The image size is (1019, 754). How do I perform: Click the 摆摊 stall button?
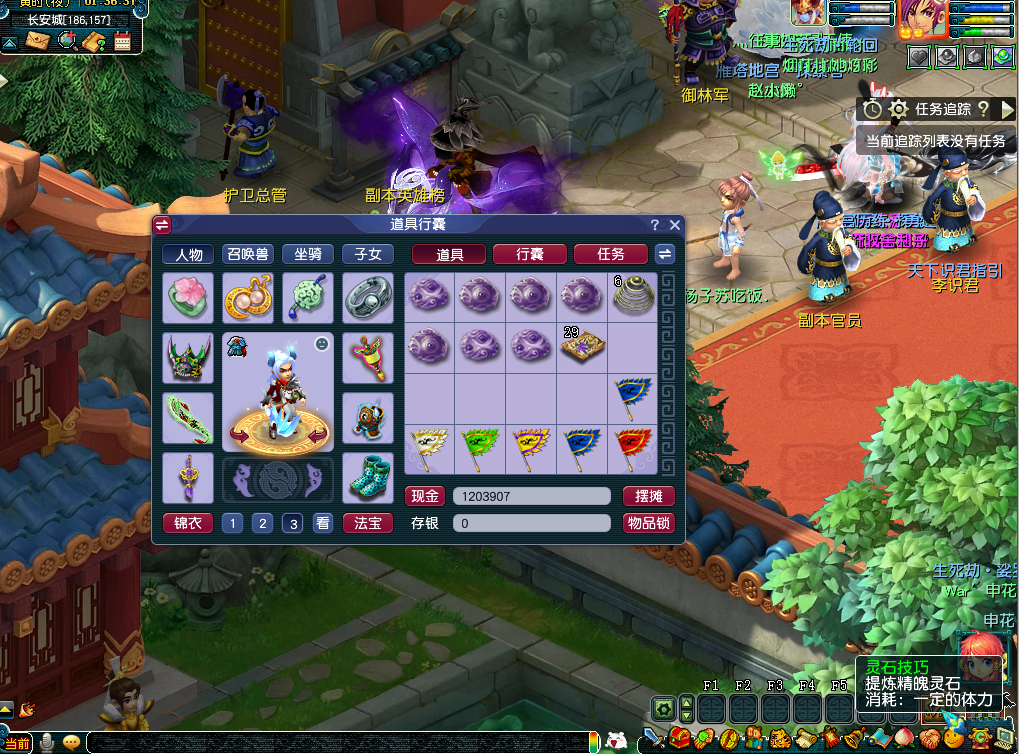point(648,496)
